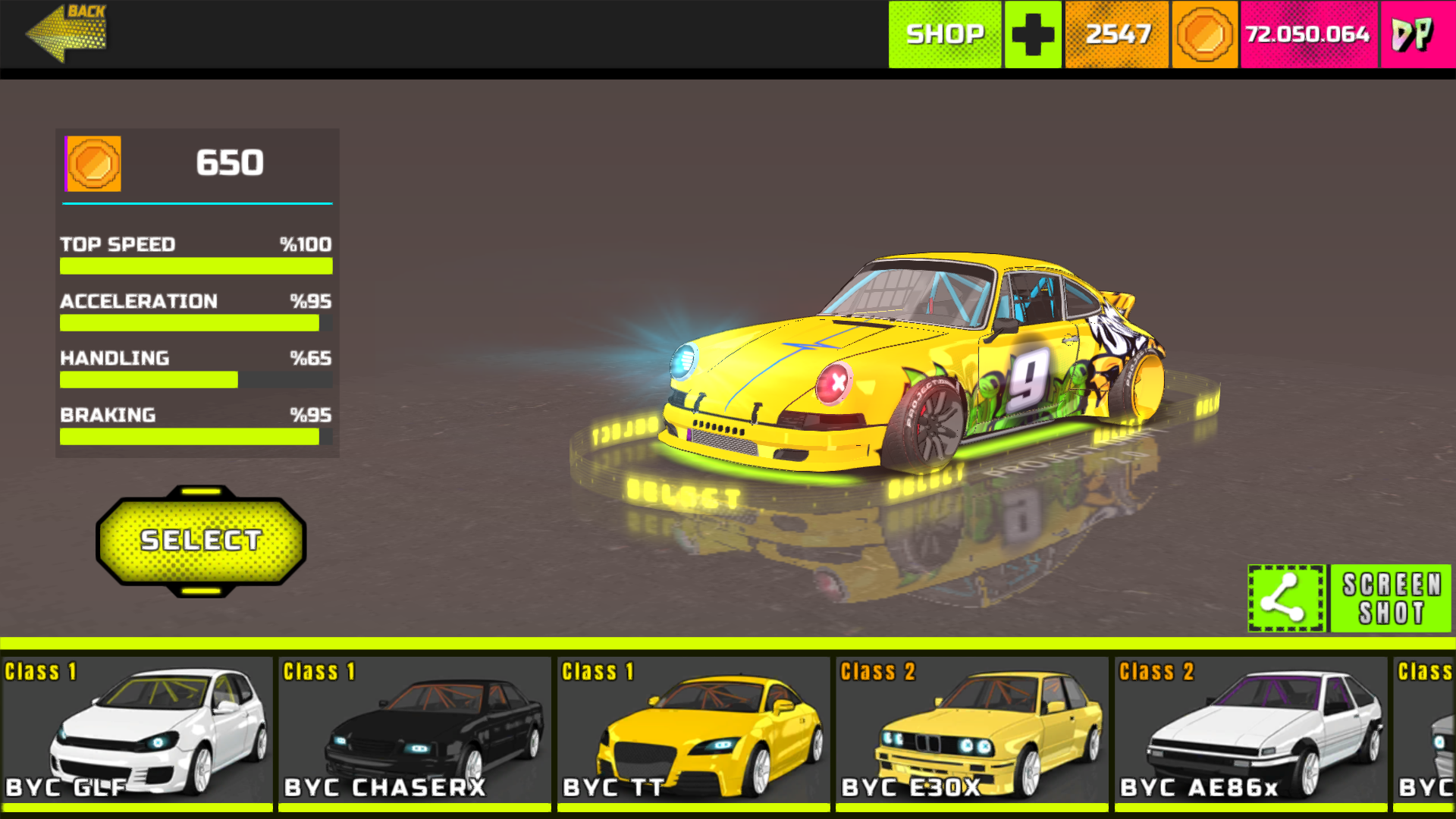Select the current yellow car
The image size is (1456, 819).
tap(201, 541)
